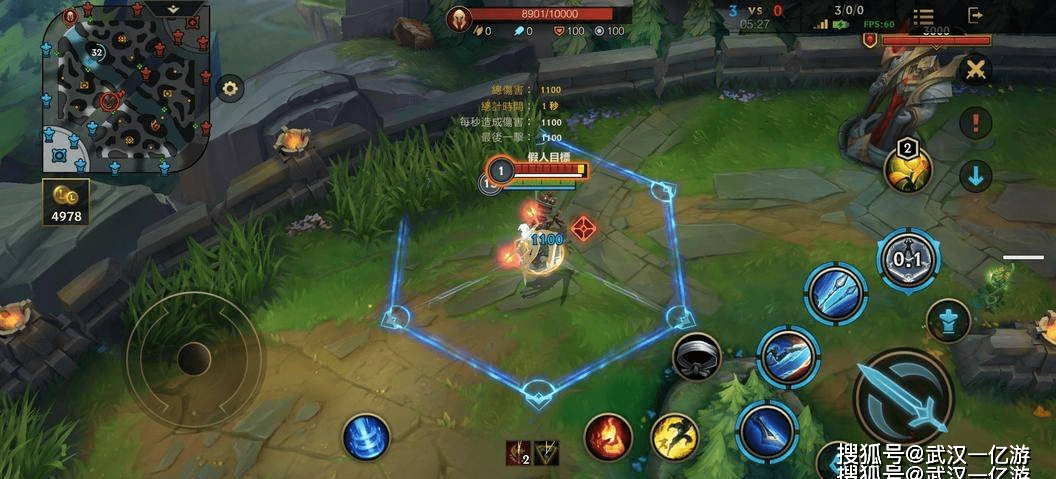
Task: Tap the basic attack sword button
Action: (x=904, y=400)
